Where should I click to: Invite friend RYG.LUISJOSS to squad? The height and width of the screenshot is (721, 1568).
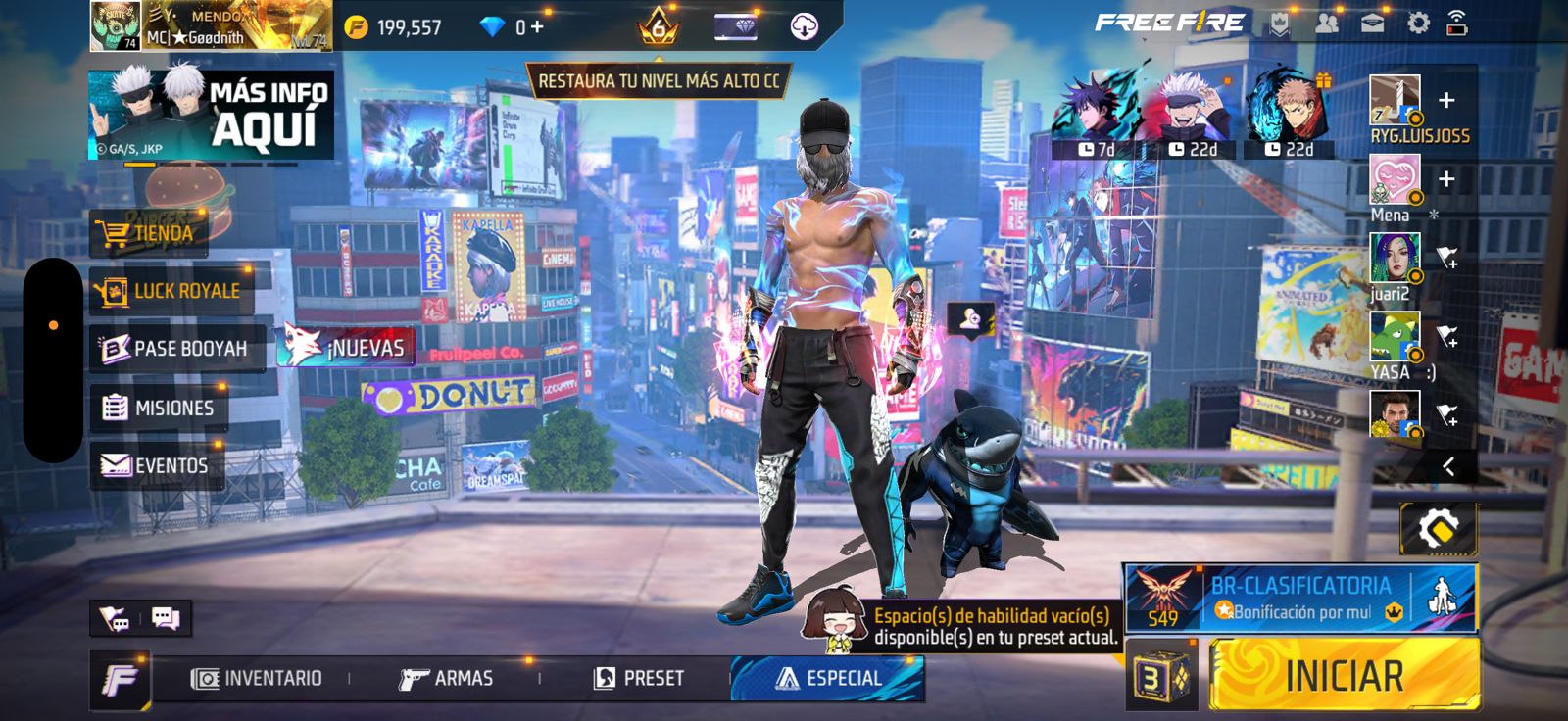(1446, 101)
